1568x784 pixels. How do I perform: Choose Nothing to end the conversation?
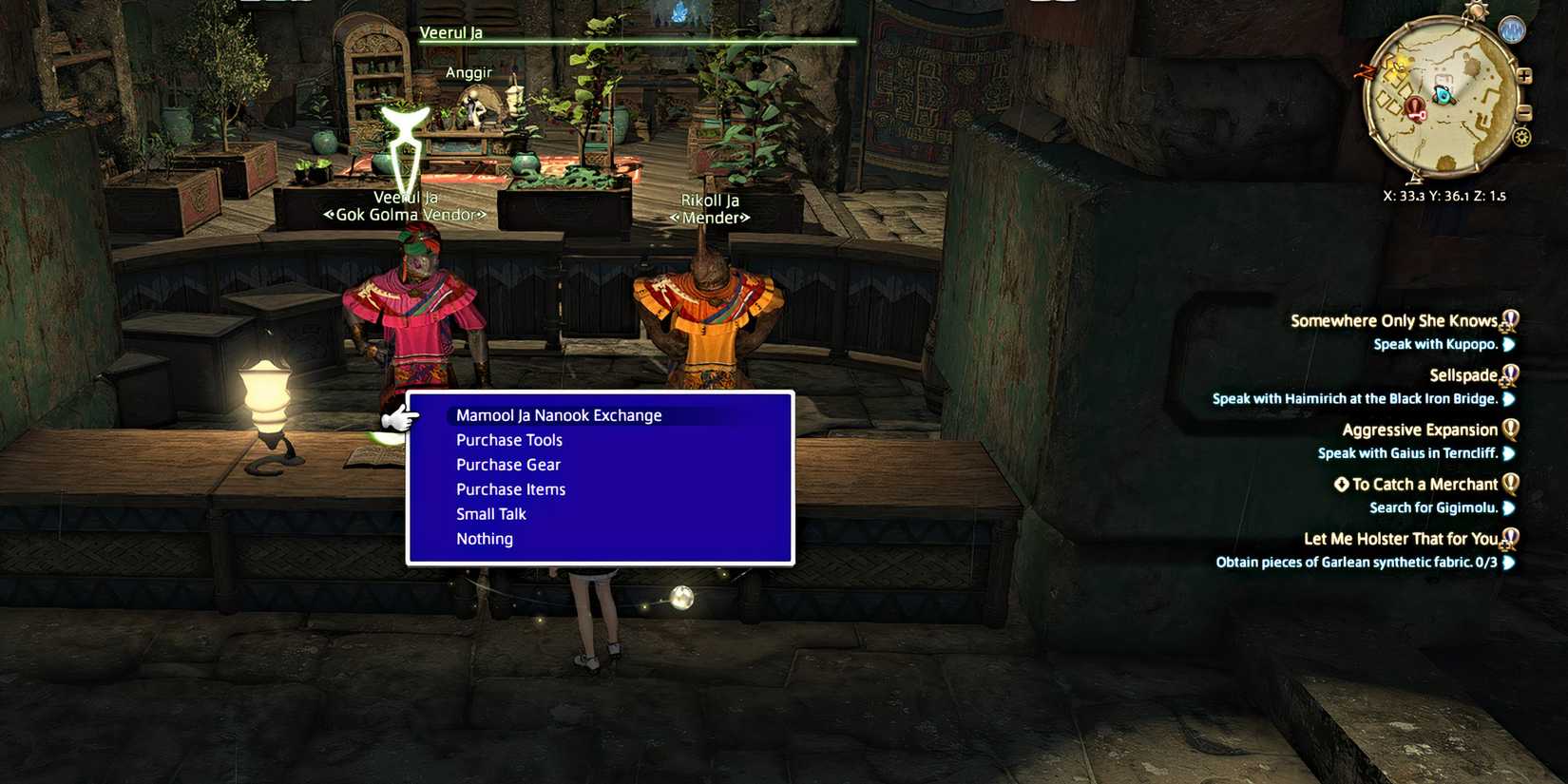point(485,538)
